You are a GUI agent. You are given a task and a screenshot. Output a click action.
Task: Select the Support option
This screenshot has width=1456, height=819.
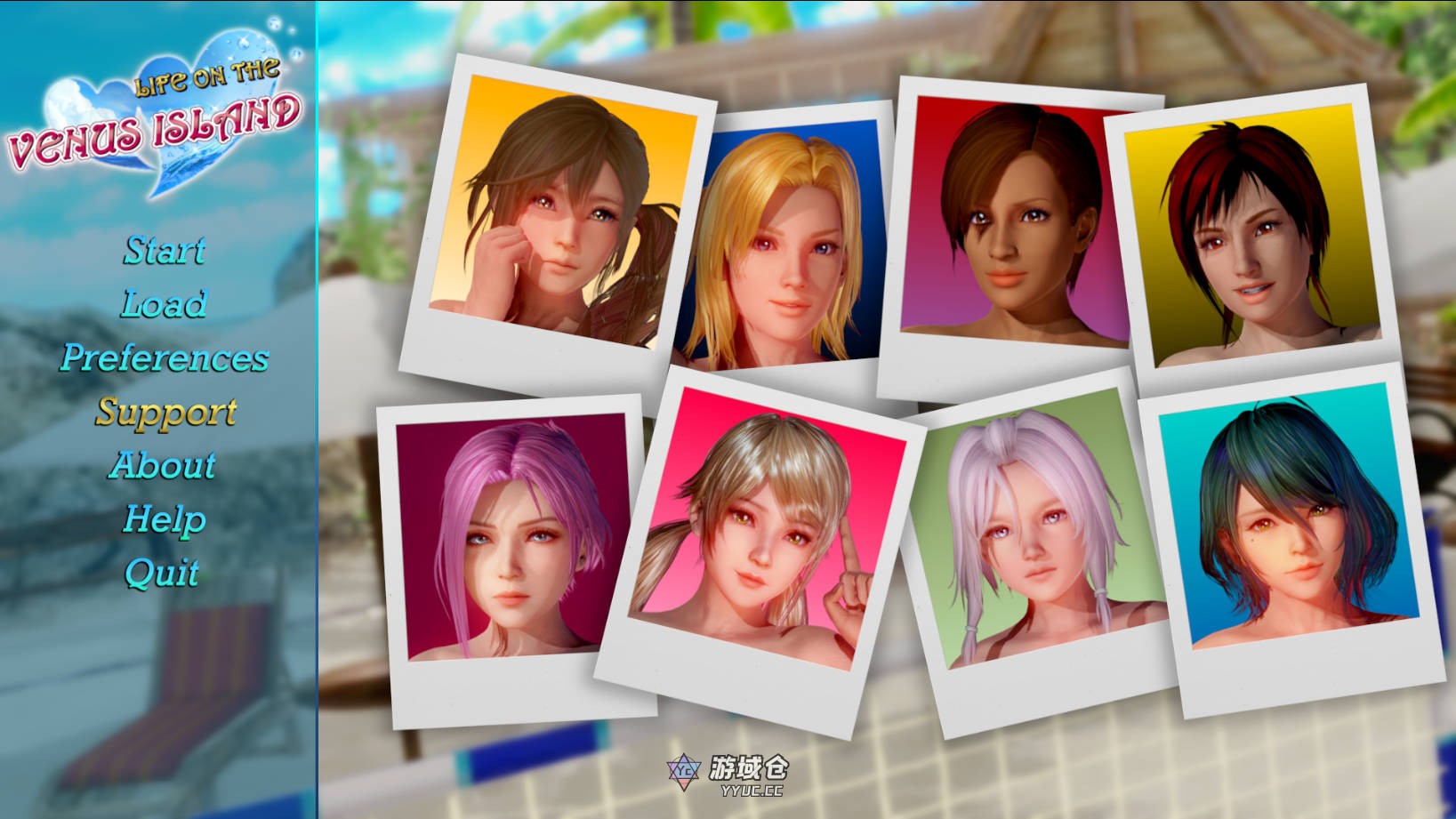pyautogui.click(x=165, y=413)
